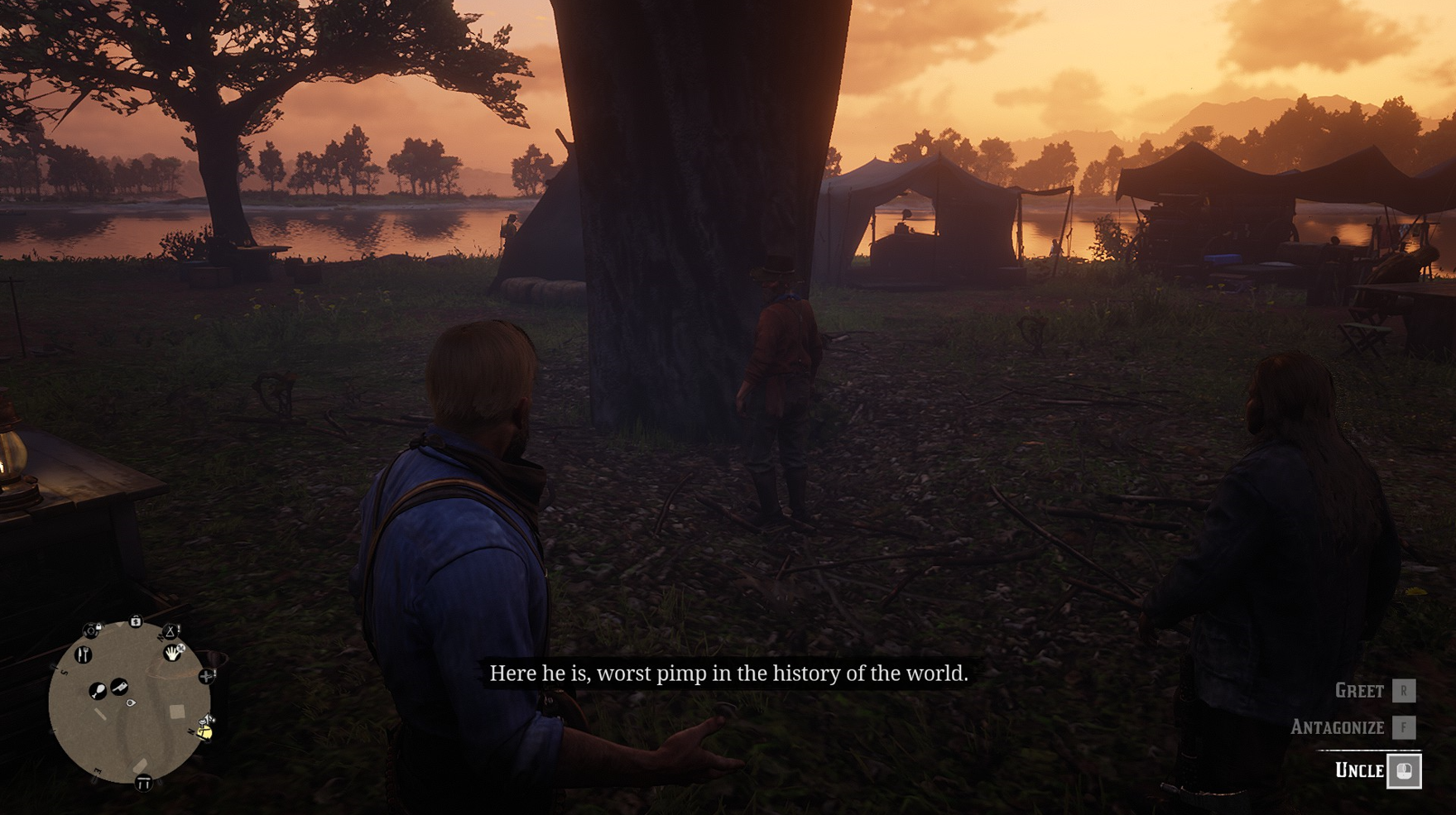The image size is (1456, 815).
Task: Select the player arrow marker on the minimap
Action: [x=130, y=702]
